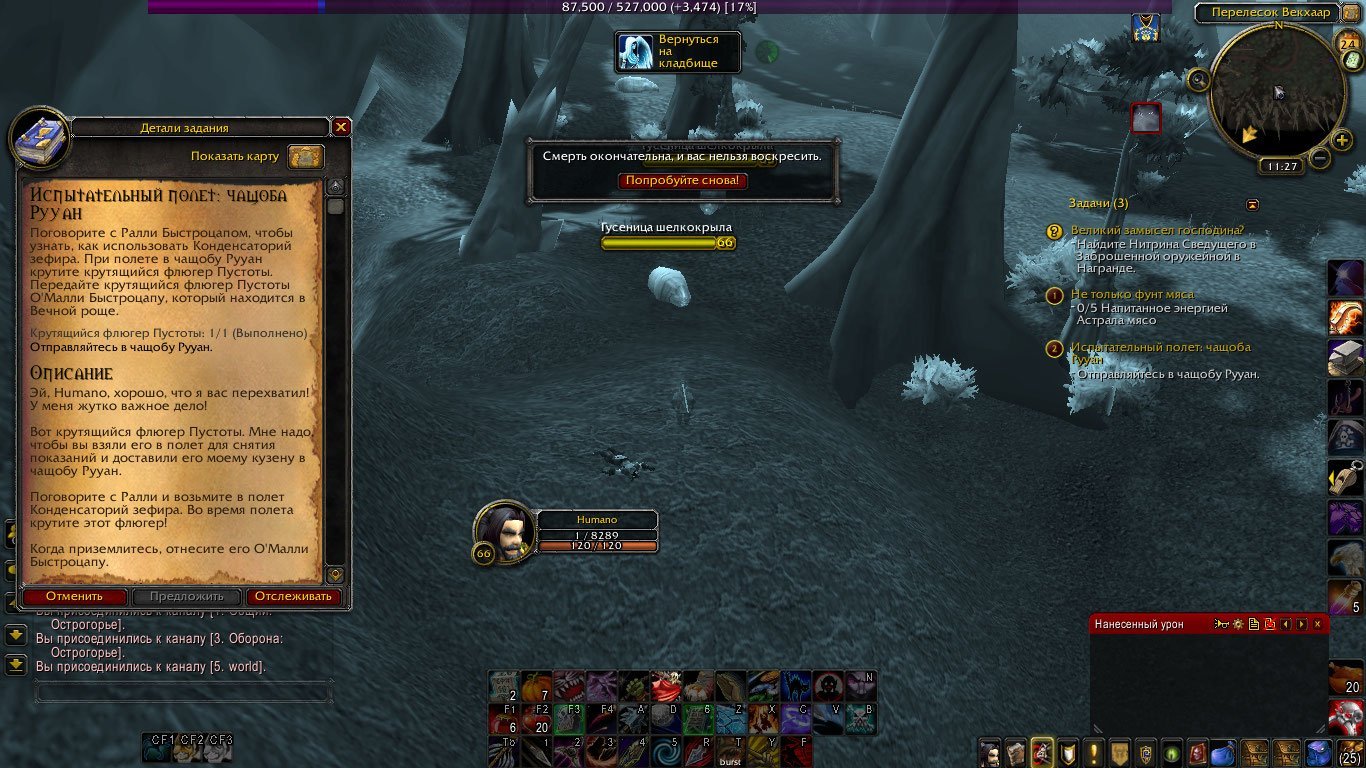Viewport: 1366px width, 768px height.
Task: Abandon the quest with 'Отменить'
Action: tap(74, 597)
